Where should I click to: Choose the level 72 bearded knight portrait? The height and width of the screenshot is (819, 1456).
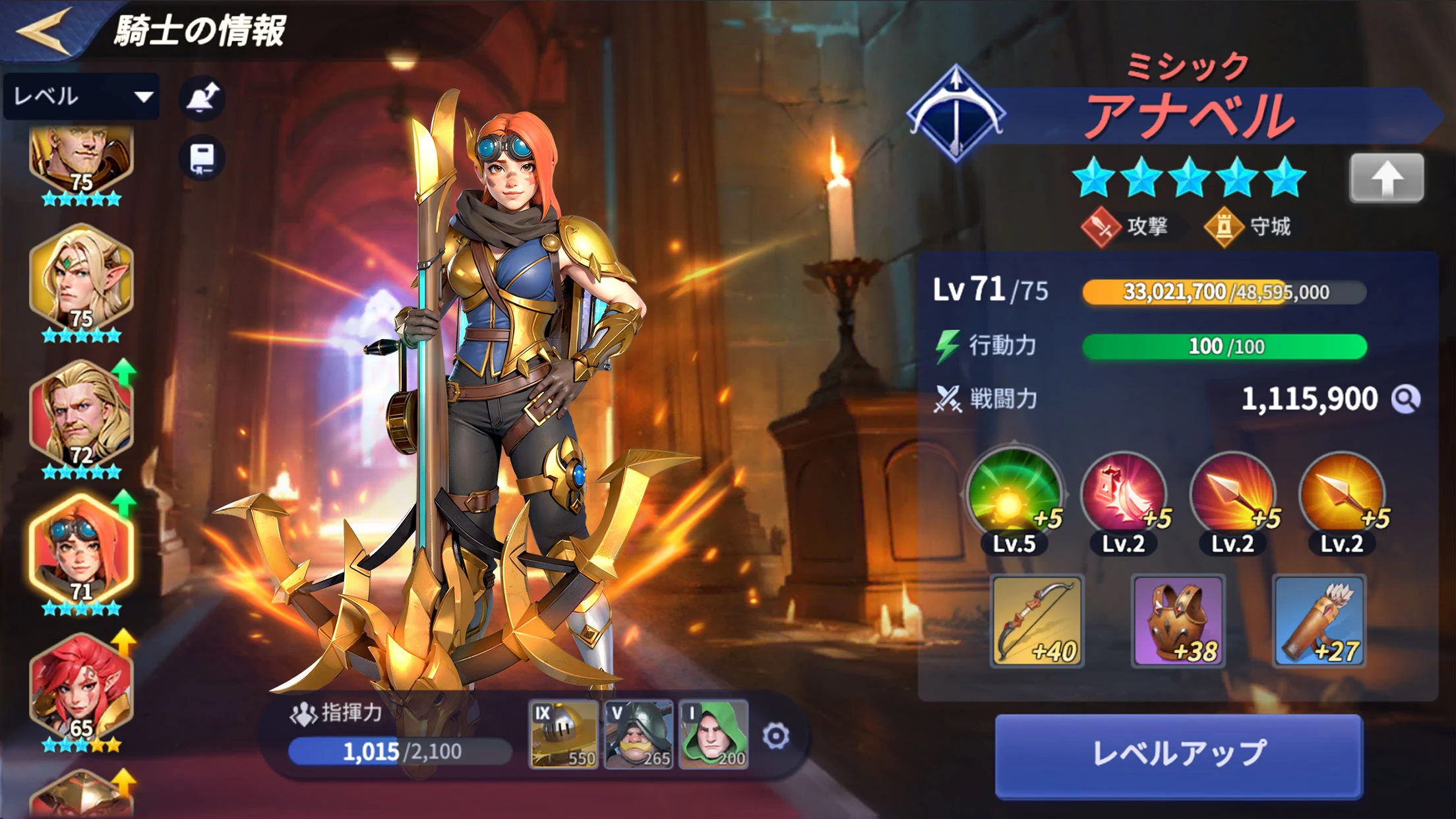click(x=81, y=415)
